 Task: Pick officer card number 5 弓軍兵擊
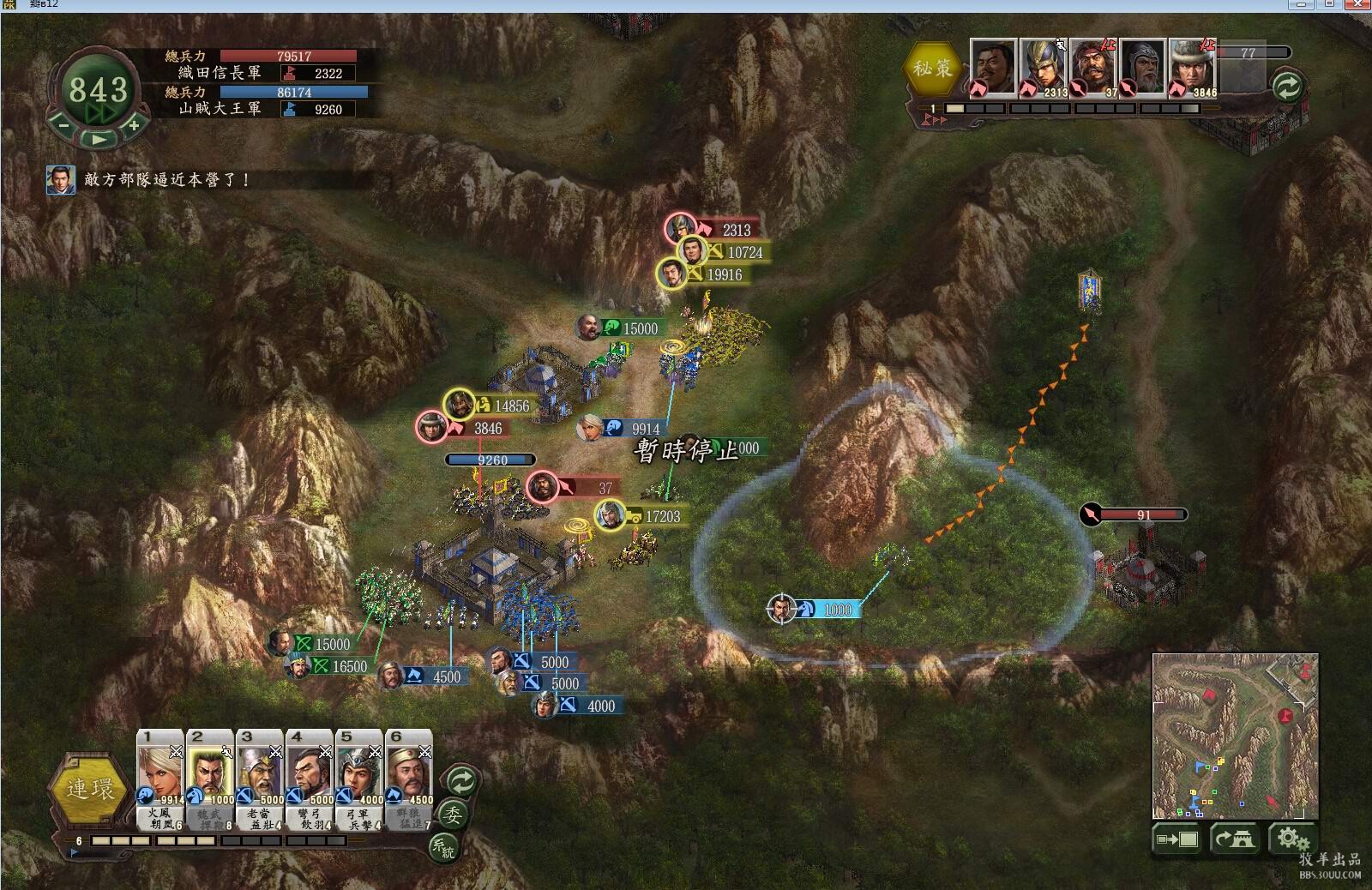point(359,776)
